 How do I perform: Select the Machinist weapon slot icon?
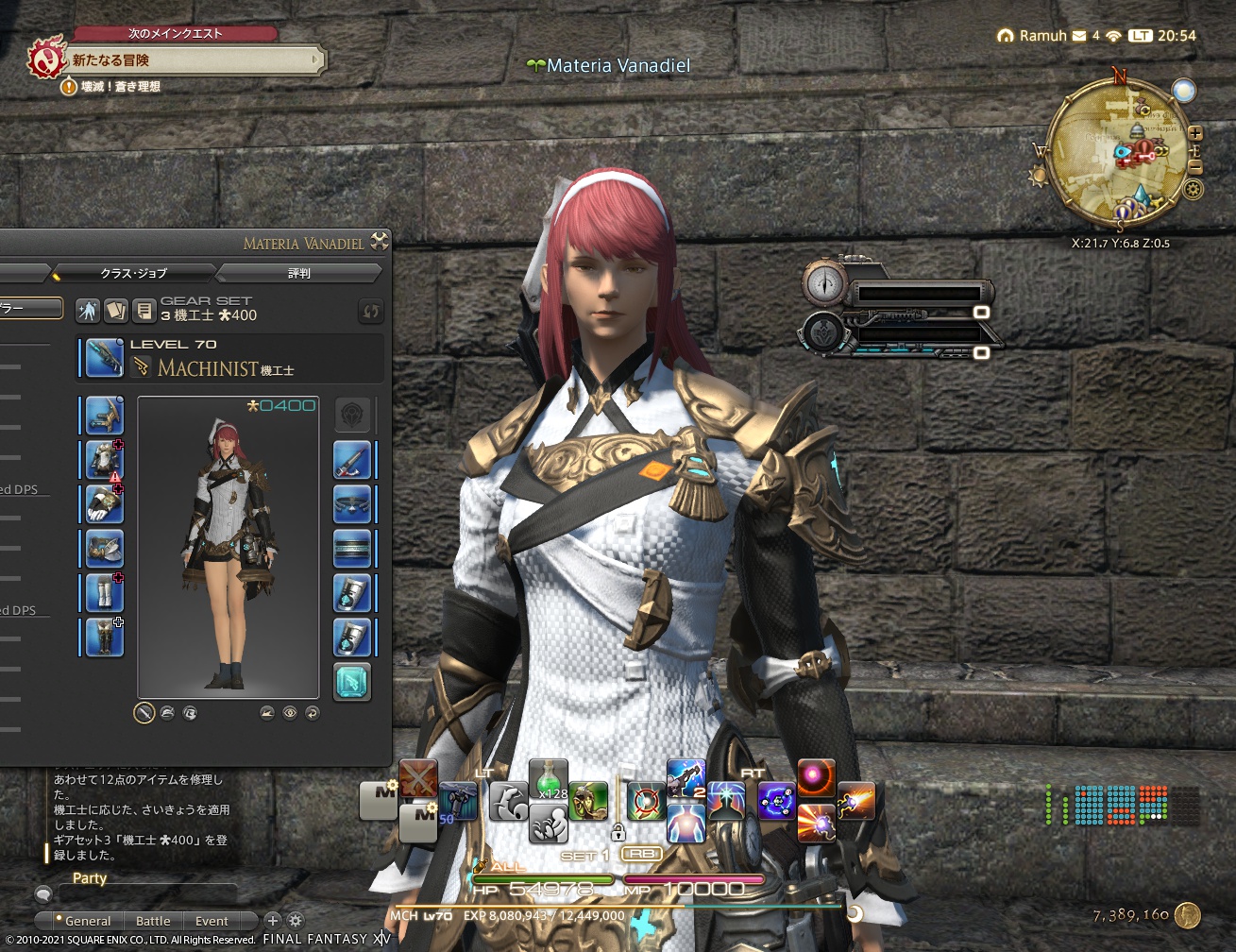click(x=102, y=356)
